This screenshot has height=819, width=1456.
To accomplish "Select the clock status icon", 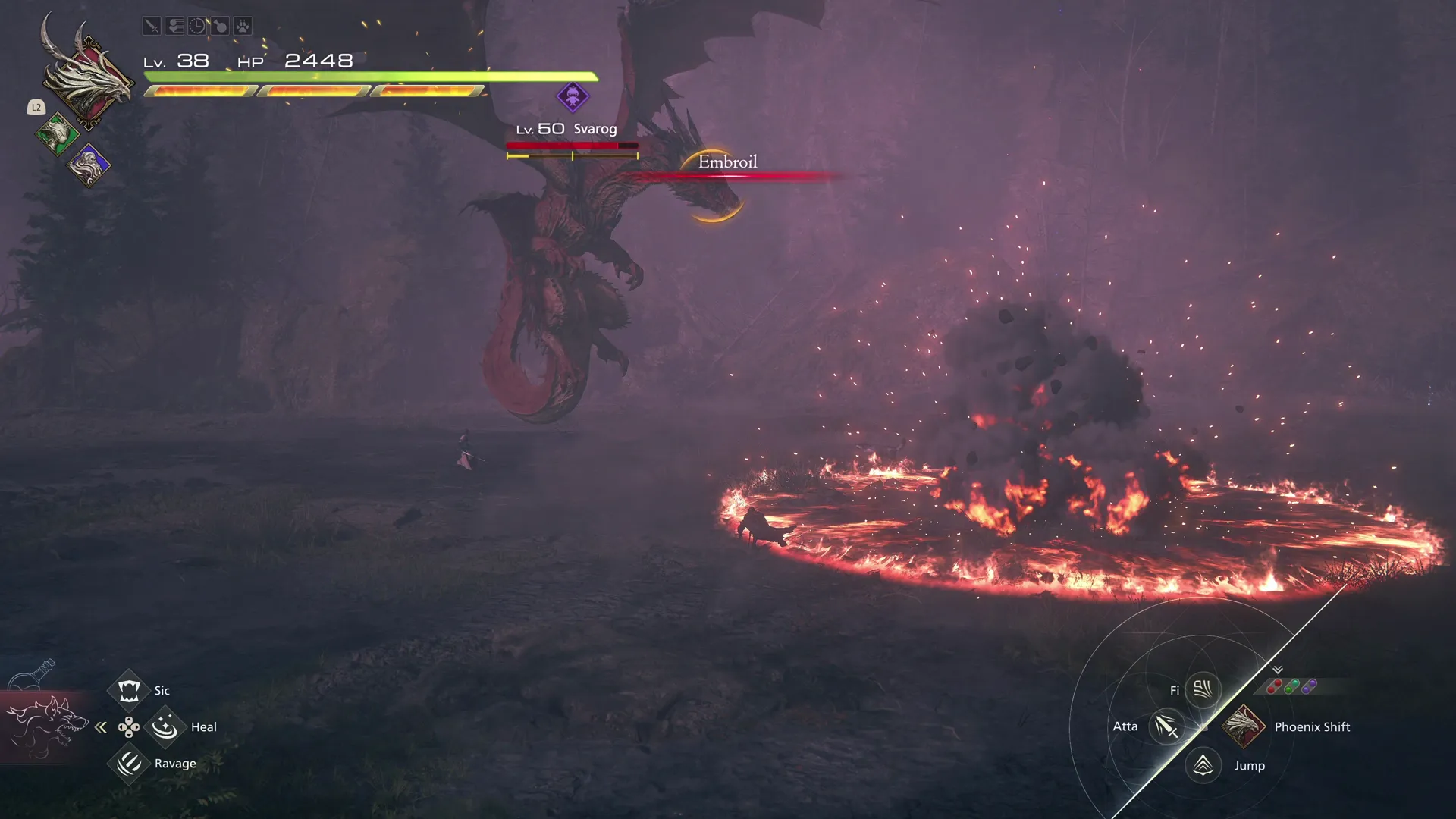I will [197, 26].
